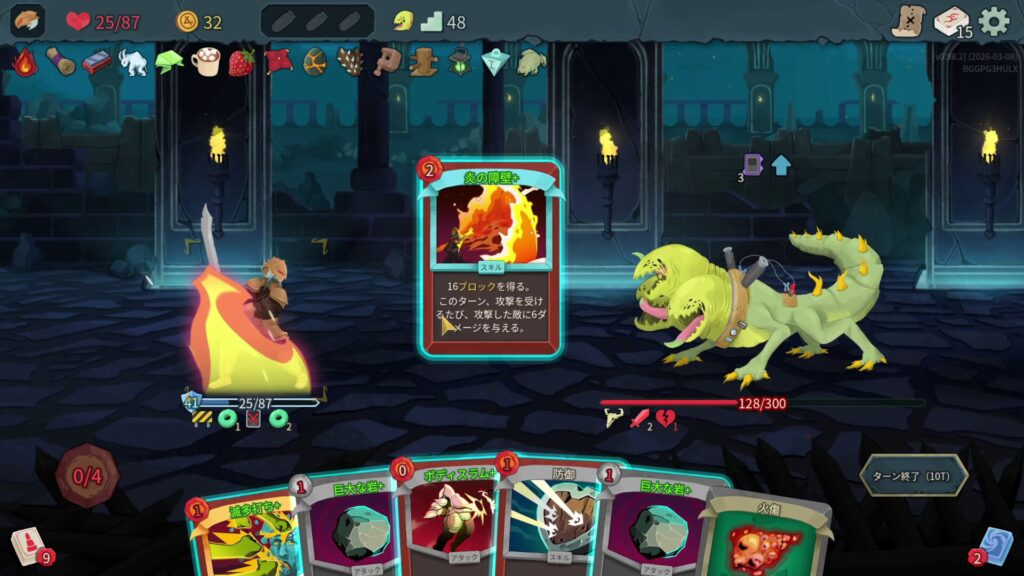1024x576 pixels.
Task: Inspect the strawberry relic
Action: point(242,62)
